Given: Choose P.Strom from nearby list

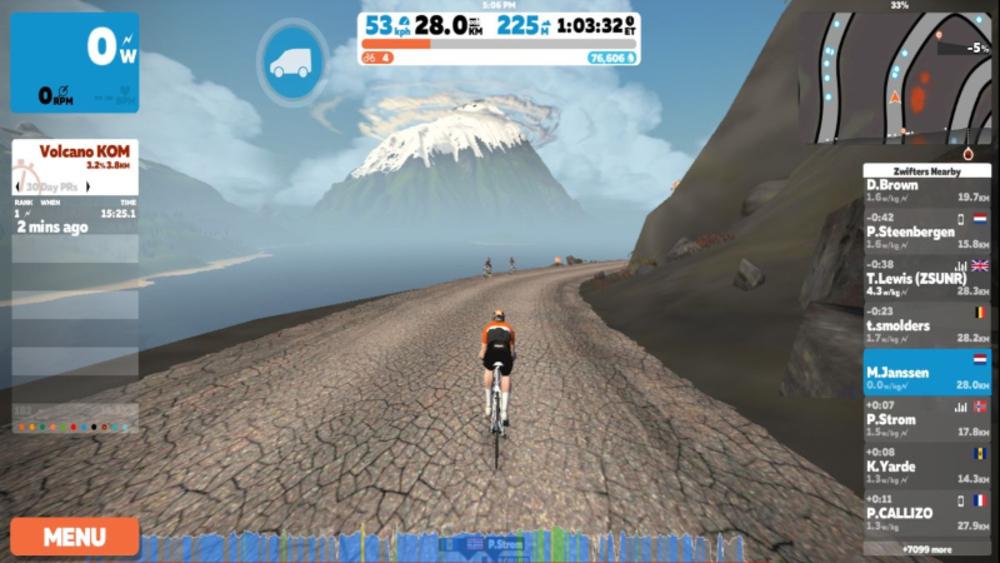Looking at the screenshot, I should [926, 419].
